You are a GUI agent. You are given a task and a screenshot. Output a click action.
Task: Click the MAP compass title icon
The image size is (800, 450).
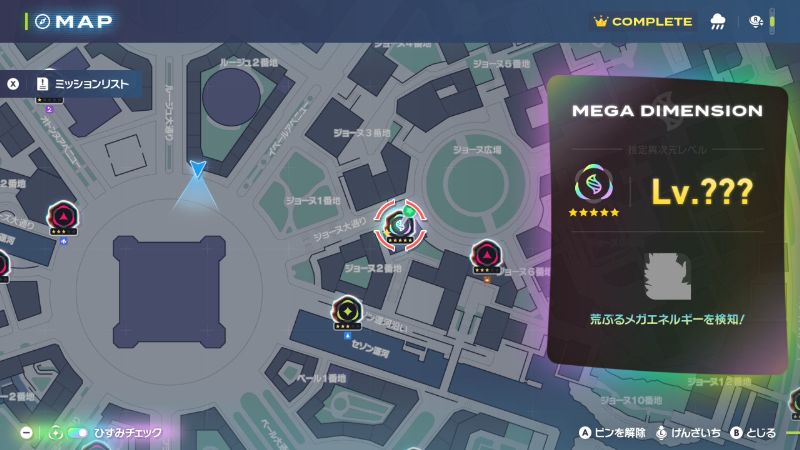point(42,21)
